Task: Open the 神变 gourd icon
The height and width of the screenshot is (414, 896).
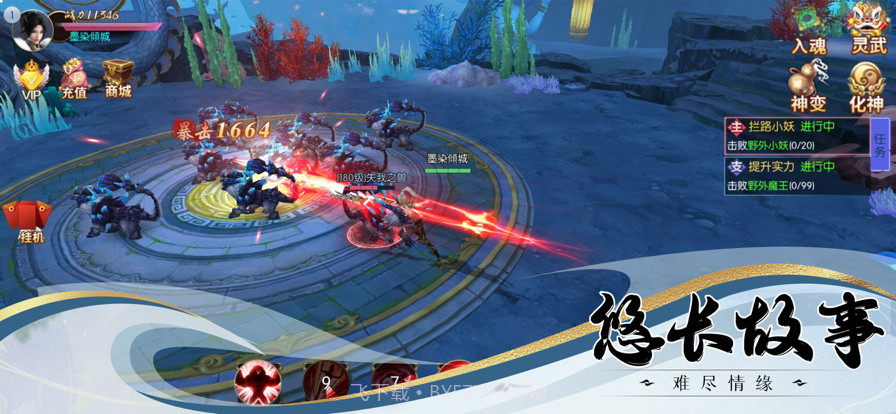Action: pos(807,83)
